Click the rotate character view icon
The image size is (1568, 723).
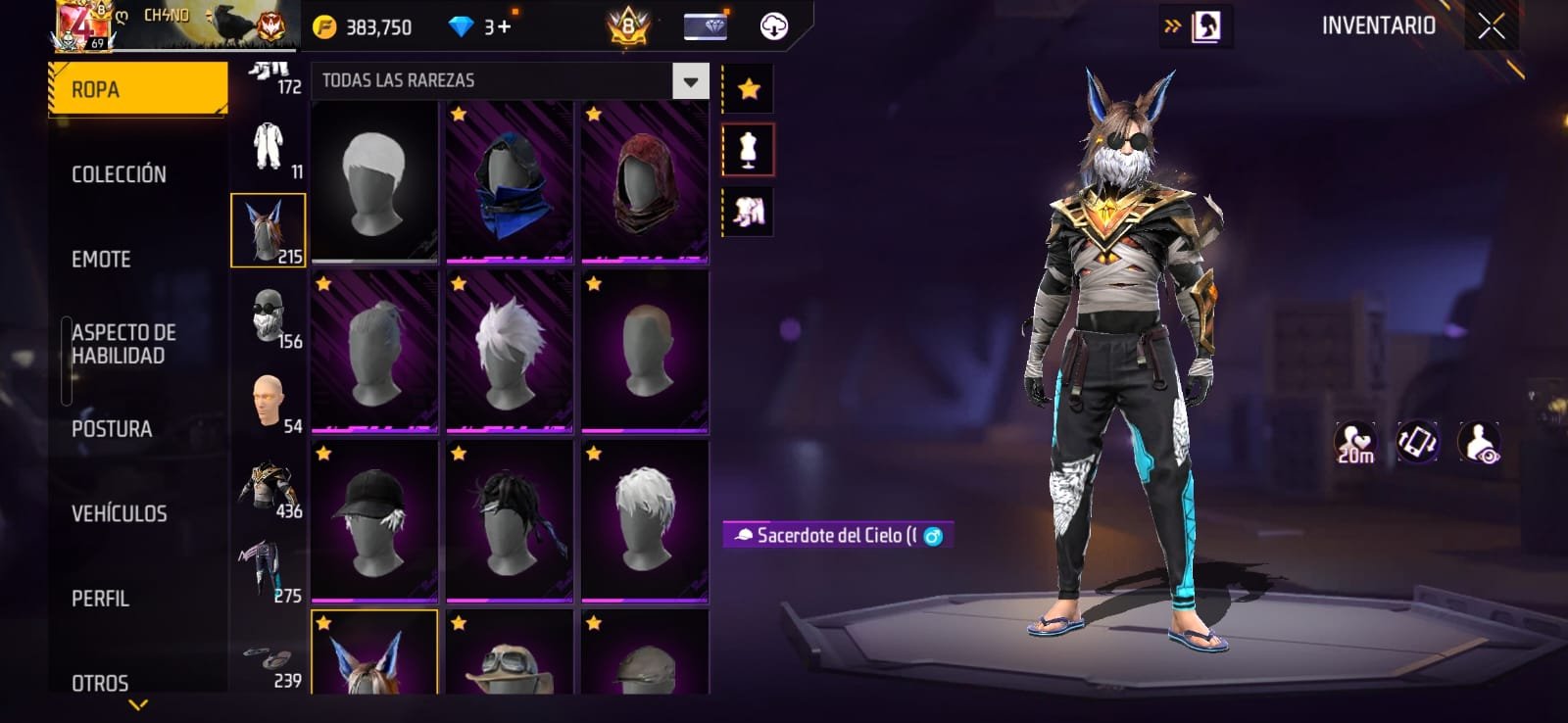click(1417, 442)
